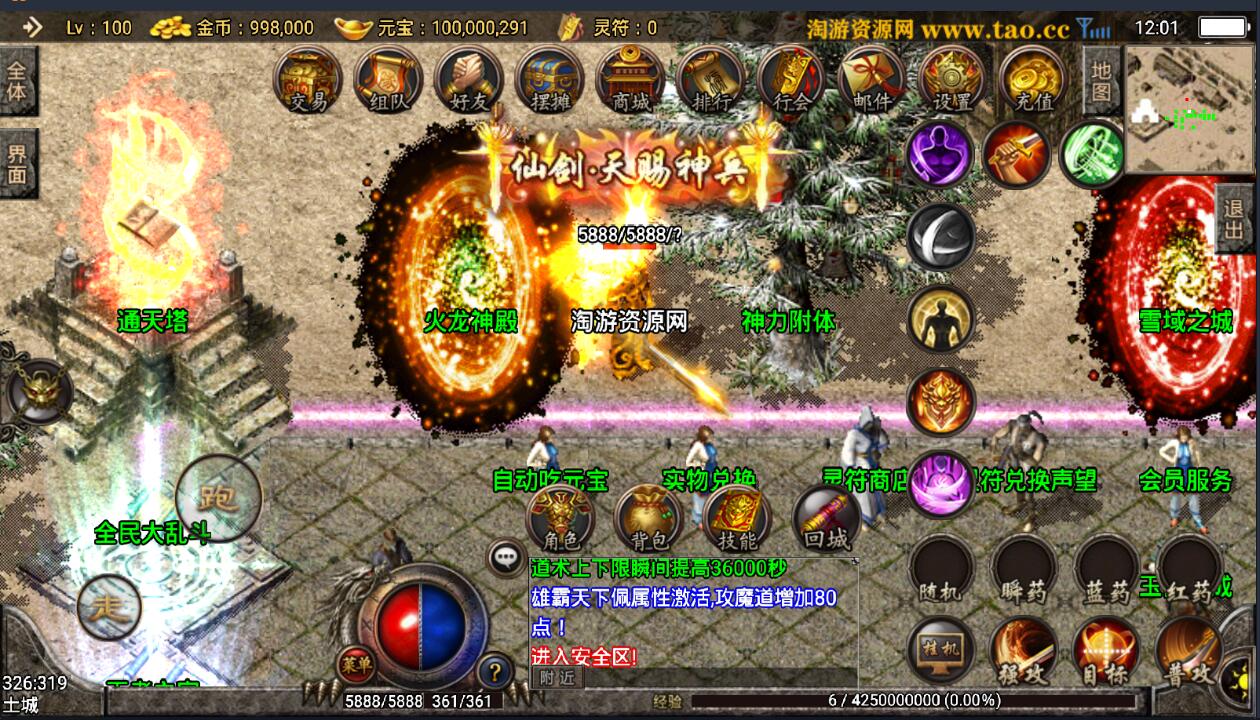Click the 地图 map button

(1101, 82)
